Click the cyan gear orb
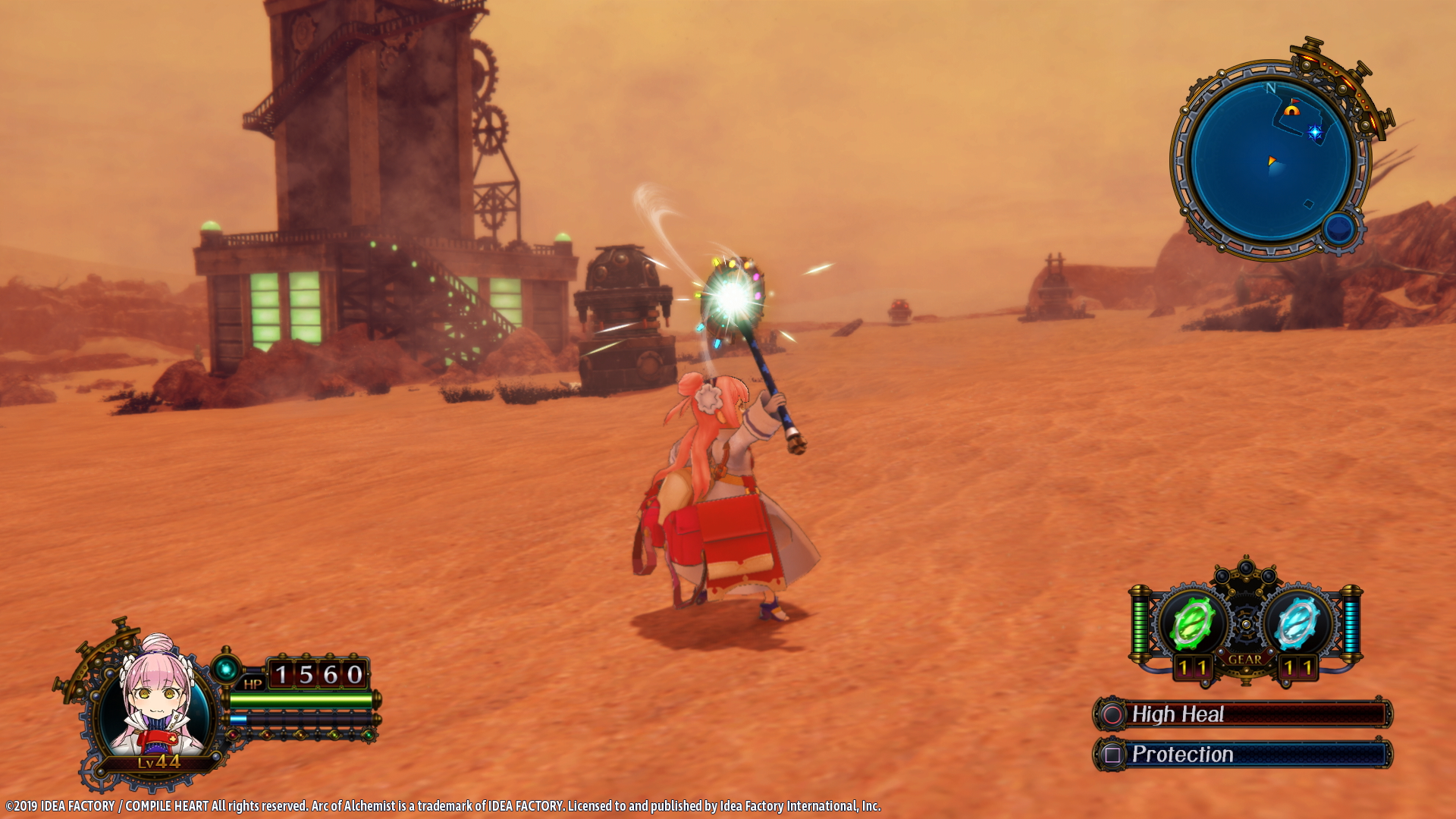 pyautogui.click(x=1296, y=623)
